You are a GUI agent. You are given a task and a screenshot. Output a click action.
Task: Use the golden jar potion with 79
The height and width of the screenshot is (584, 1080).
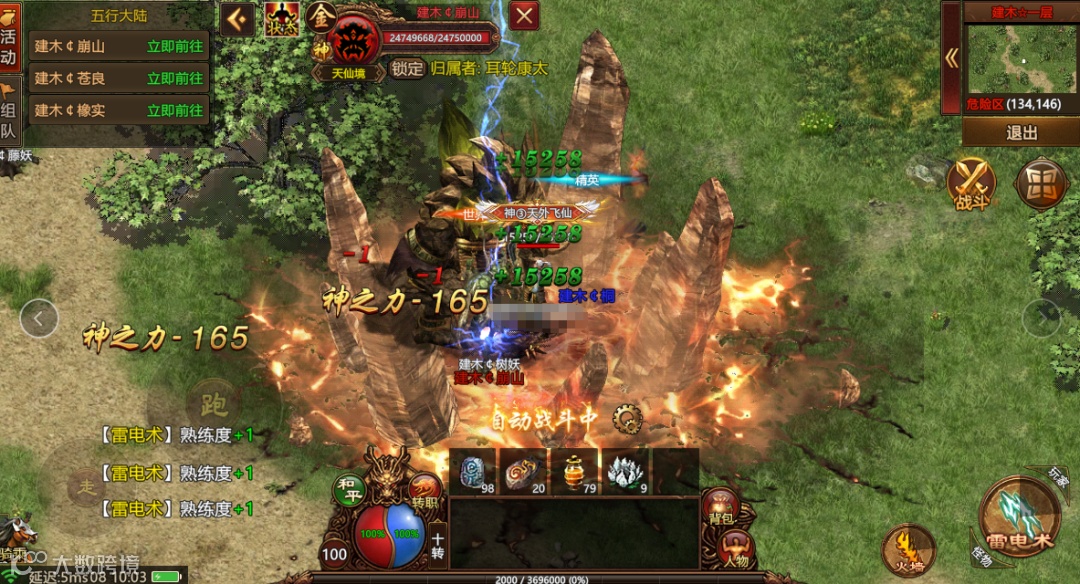coord(574,471)
